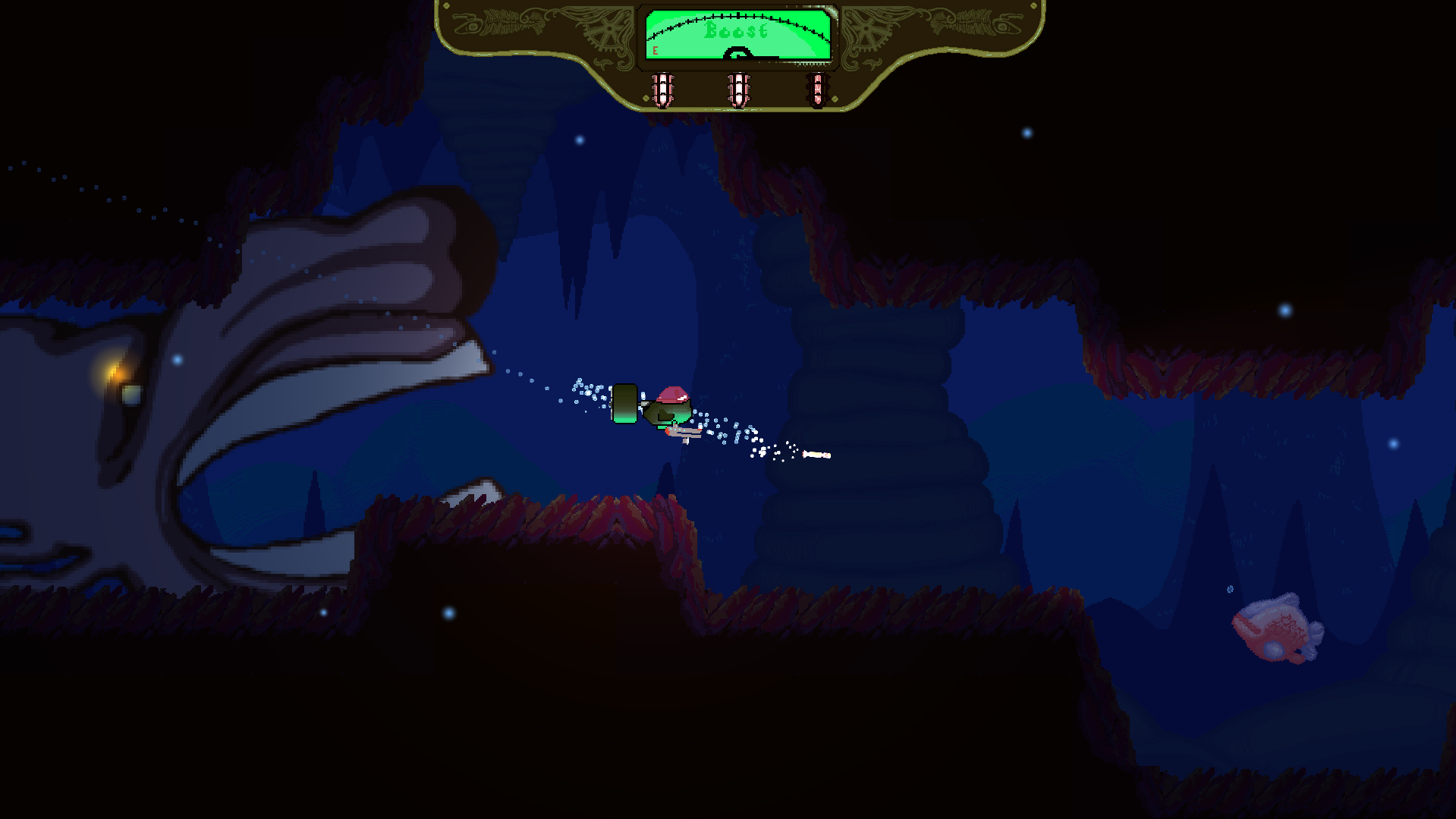Click the red E empty marker on gauge

click(x=654, y=49)
